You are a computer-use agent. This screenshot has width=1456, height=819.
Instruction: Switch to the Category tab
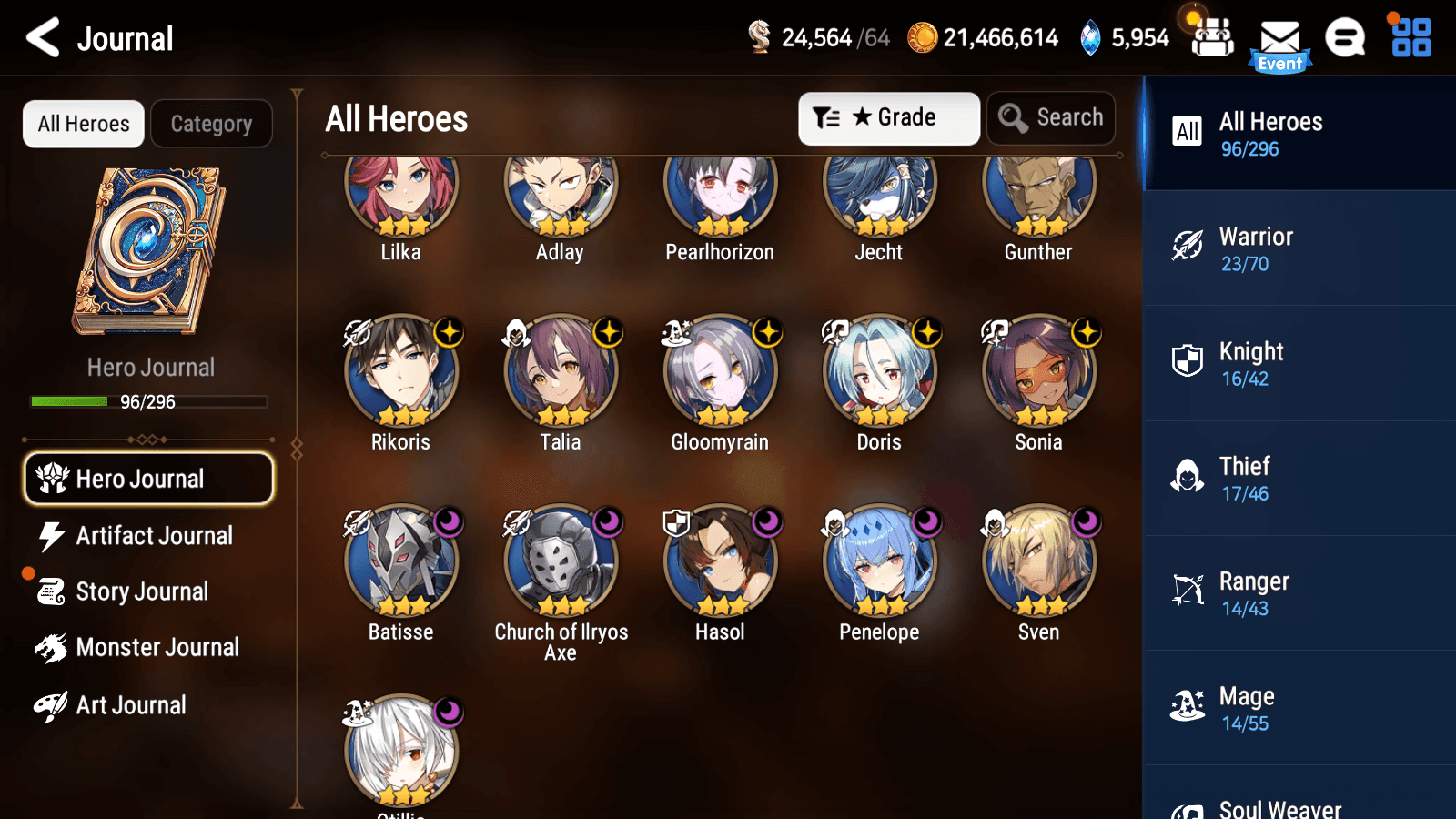211,124
